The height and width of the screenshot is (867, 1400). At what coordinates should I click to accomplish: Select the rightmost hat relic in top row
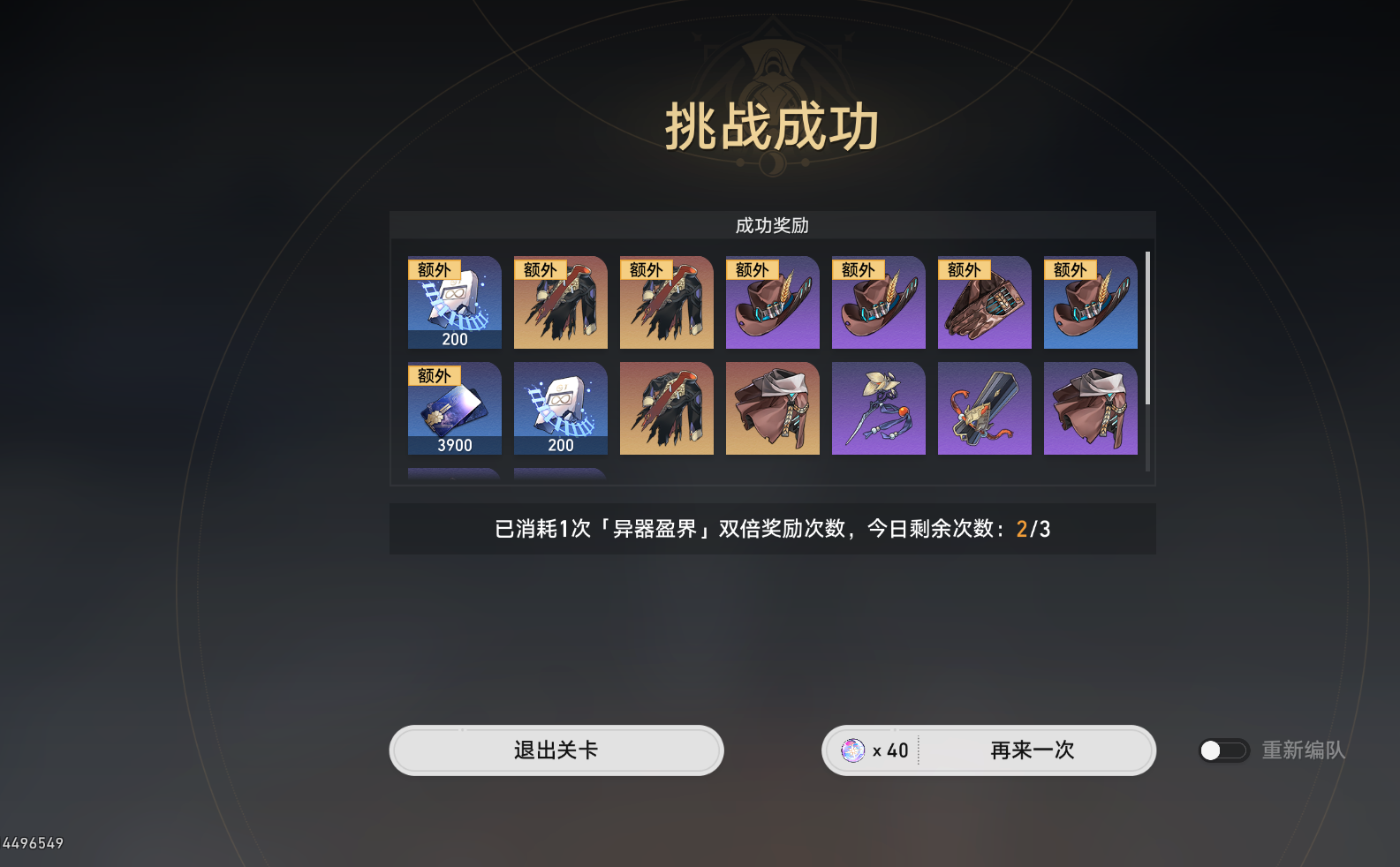[1090, 302]
